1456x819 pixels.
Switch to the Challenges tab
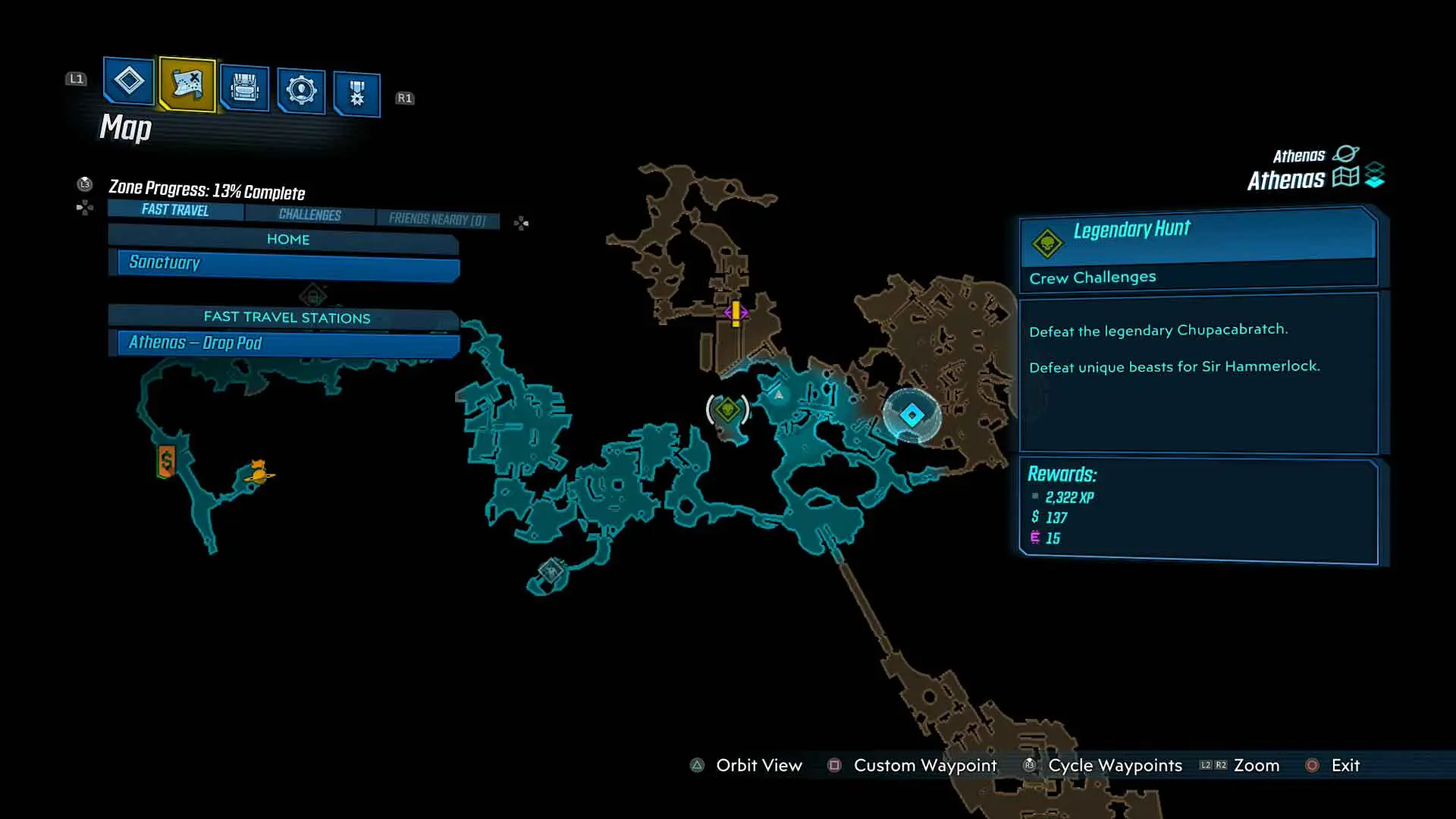pyautogui.click(x=308, y=215)
